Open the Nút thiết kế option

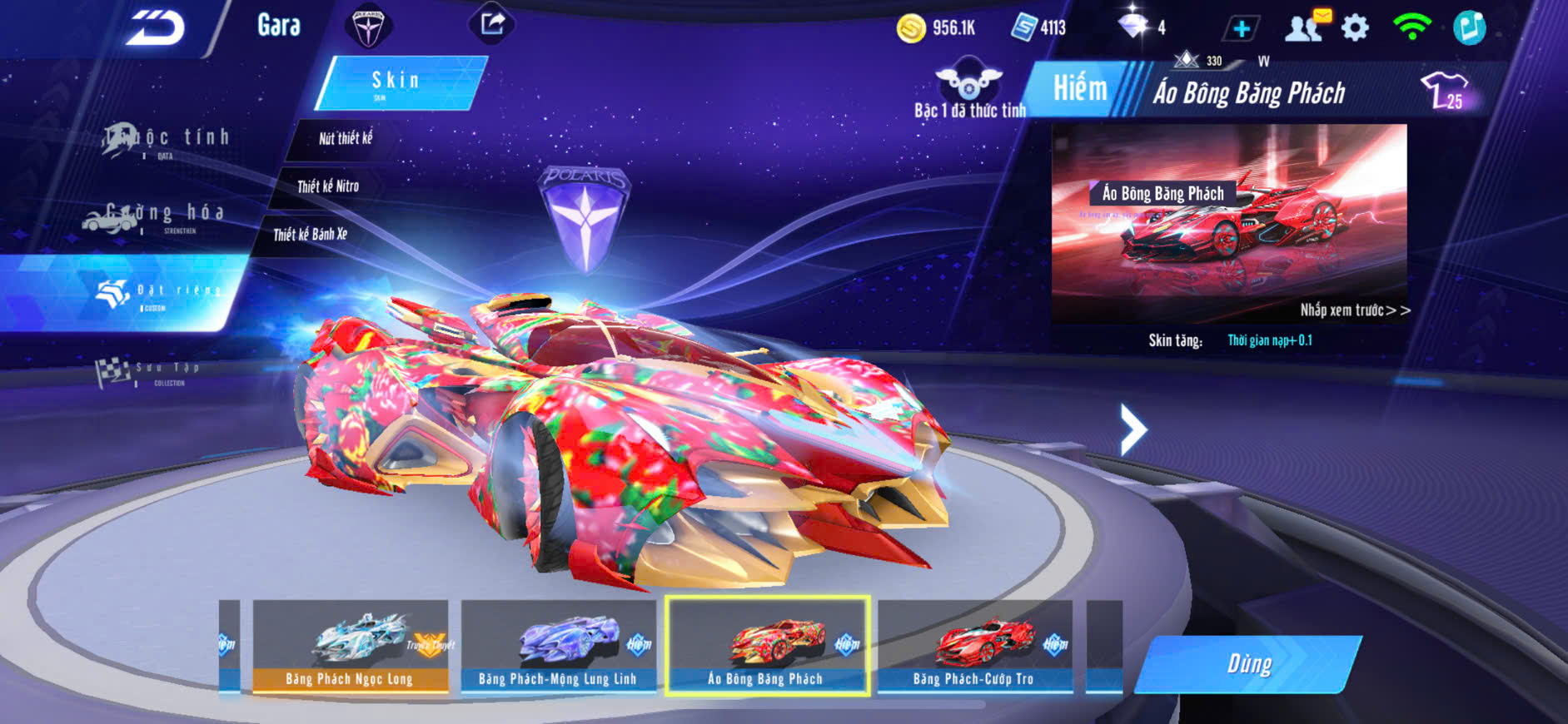point(345,139)
